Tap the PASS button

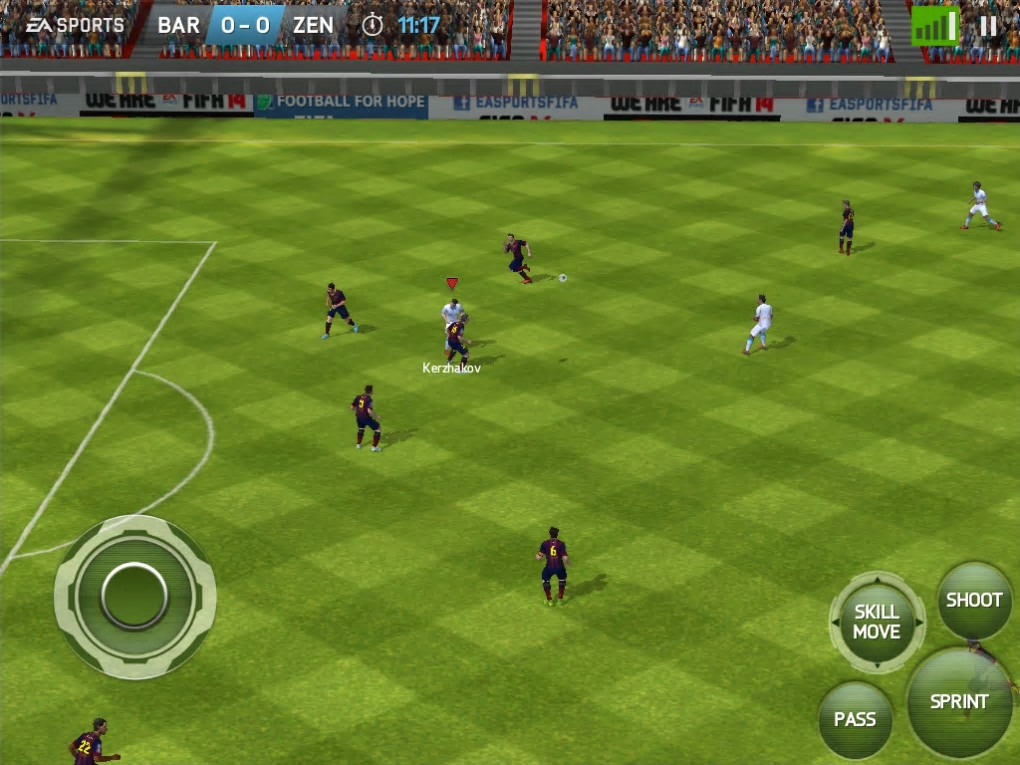855,720
